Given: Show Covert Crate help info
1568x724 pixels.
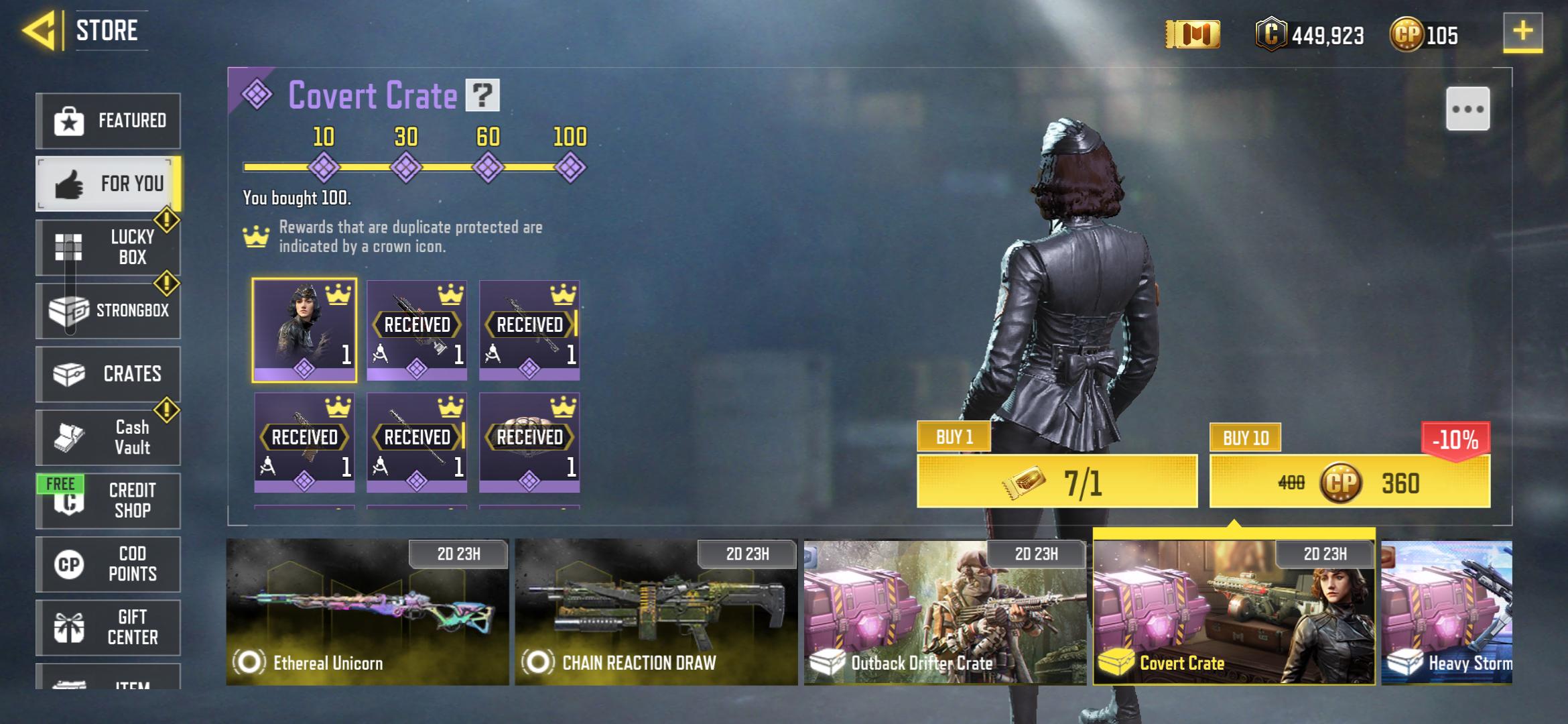Looking at the screenshot, I should (482, 95).
